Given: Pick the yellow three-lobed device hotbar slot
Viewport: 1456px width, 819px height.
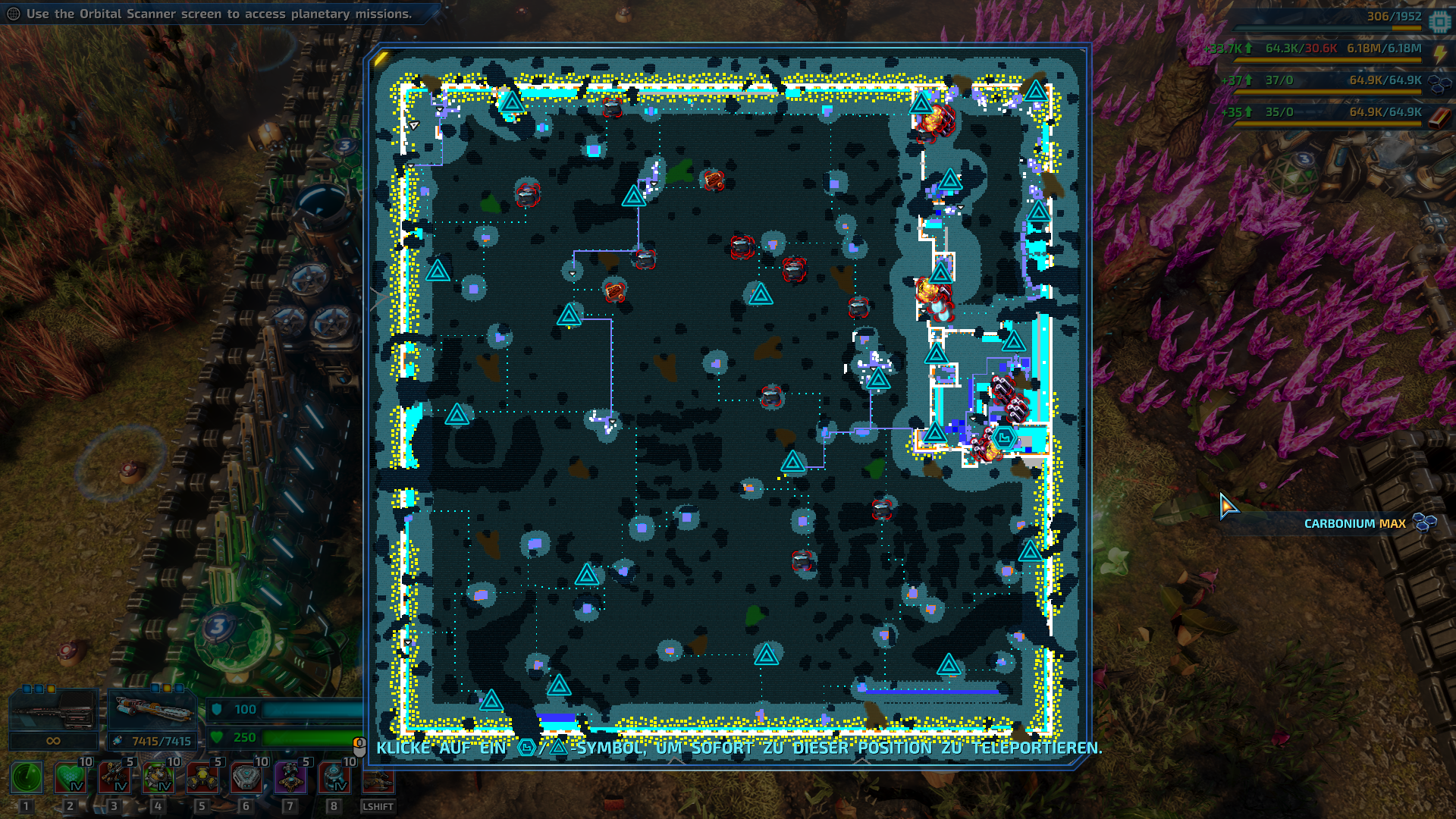Looking at the screenshot, I should pos(202,778).
